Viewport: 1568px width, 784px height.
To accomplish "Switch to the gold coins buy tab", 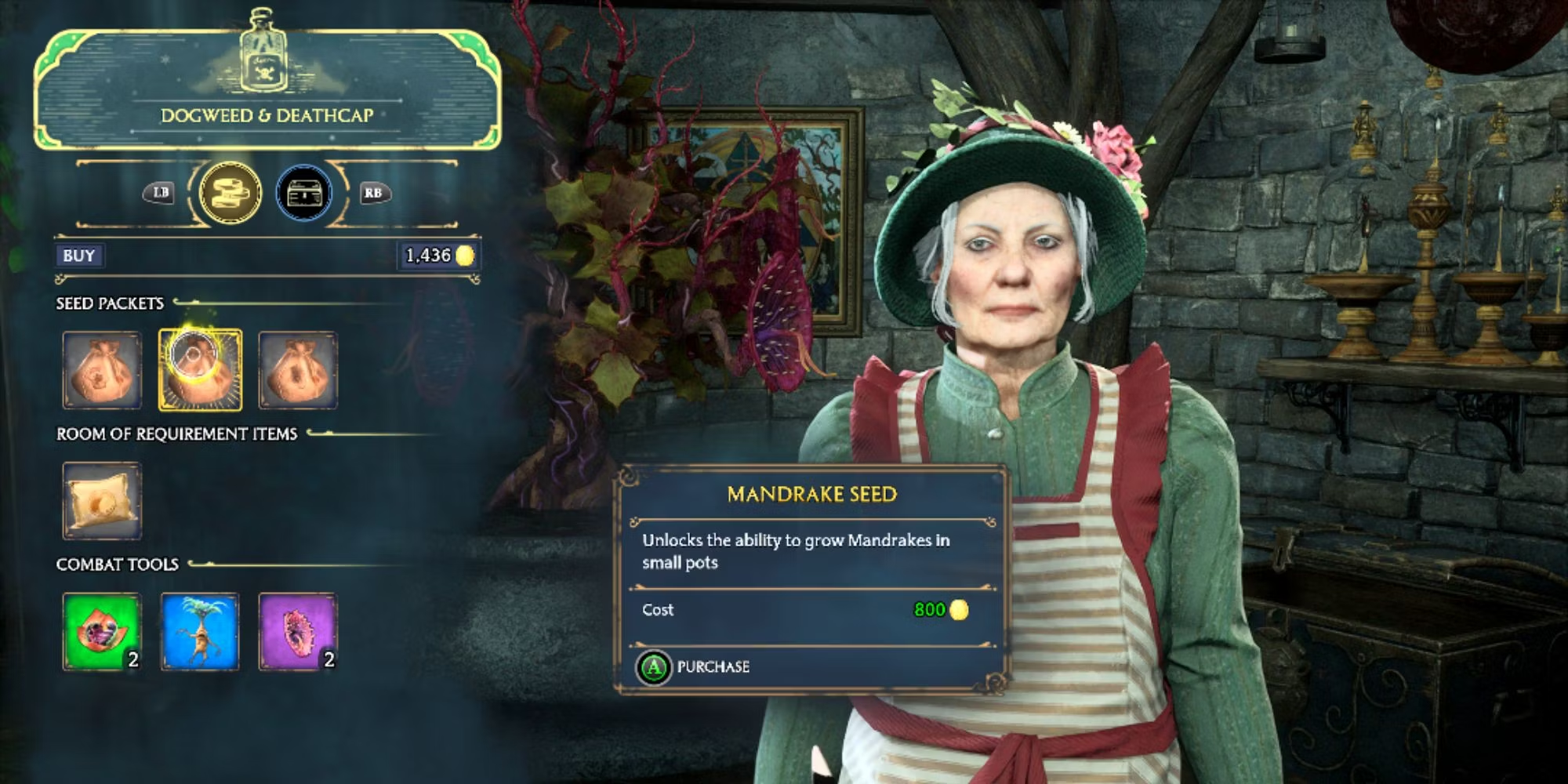I will (230, 192).
